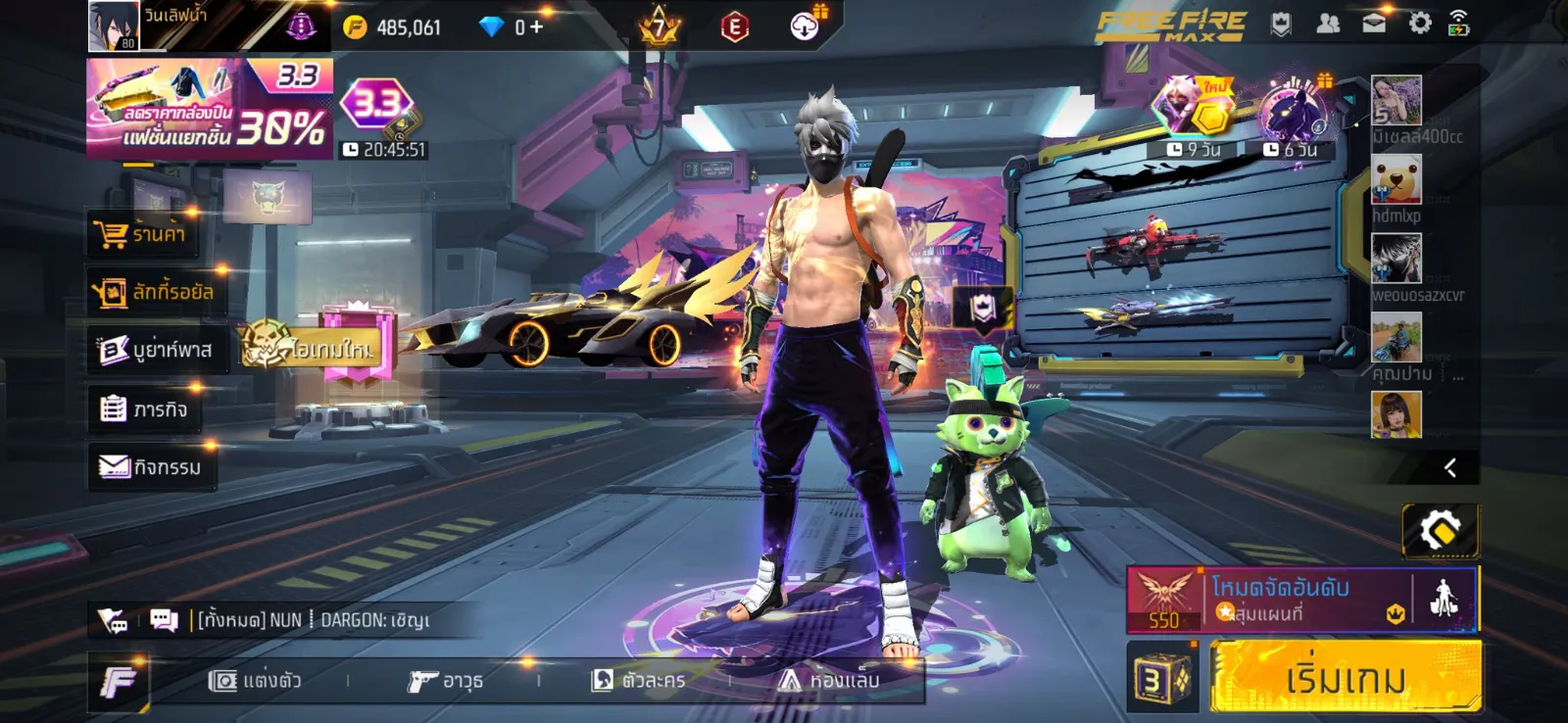Open the ภารกิจ missions menu

(x=144, y=409)
